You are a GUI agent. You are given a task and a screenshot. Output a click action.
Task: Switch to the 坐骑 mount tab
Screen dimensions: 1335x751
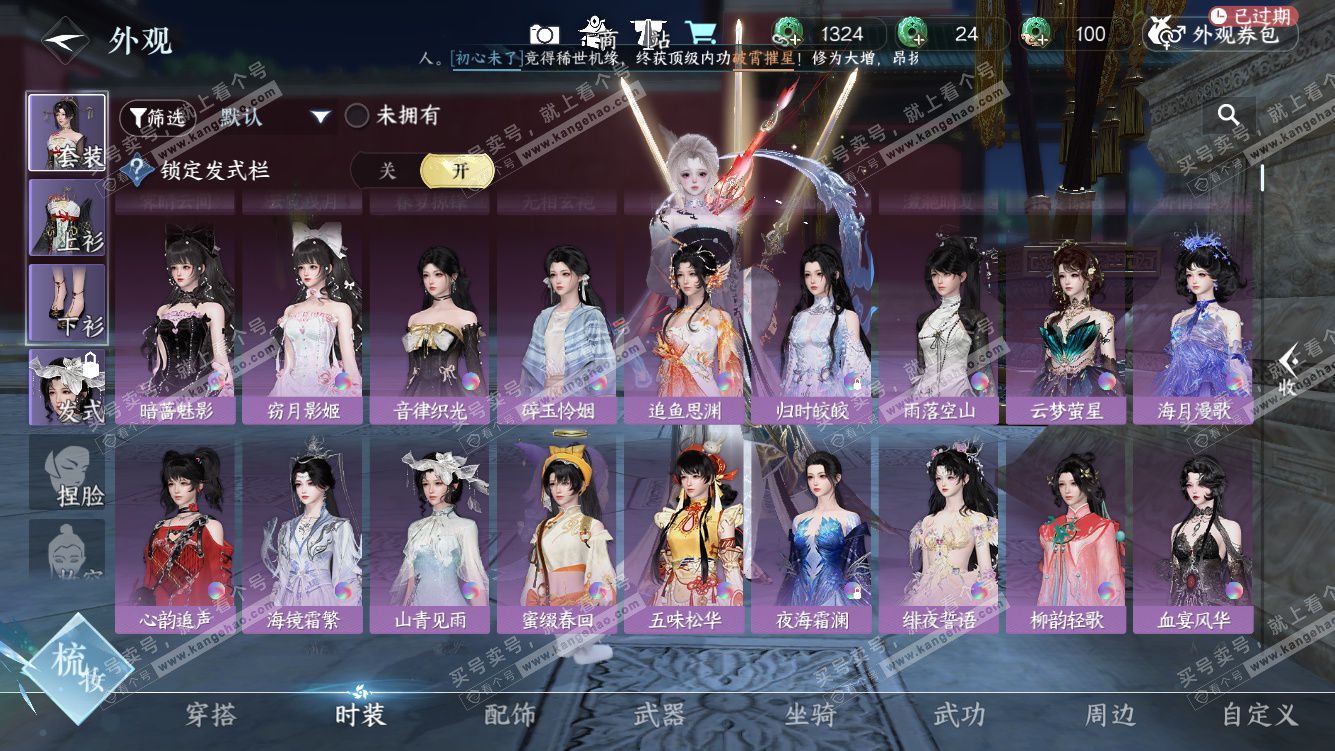809,714
